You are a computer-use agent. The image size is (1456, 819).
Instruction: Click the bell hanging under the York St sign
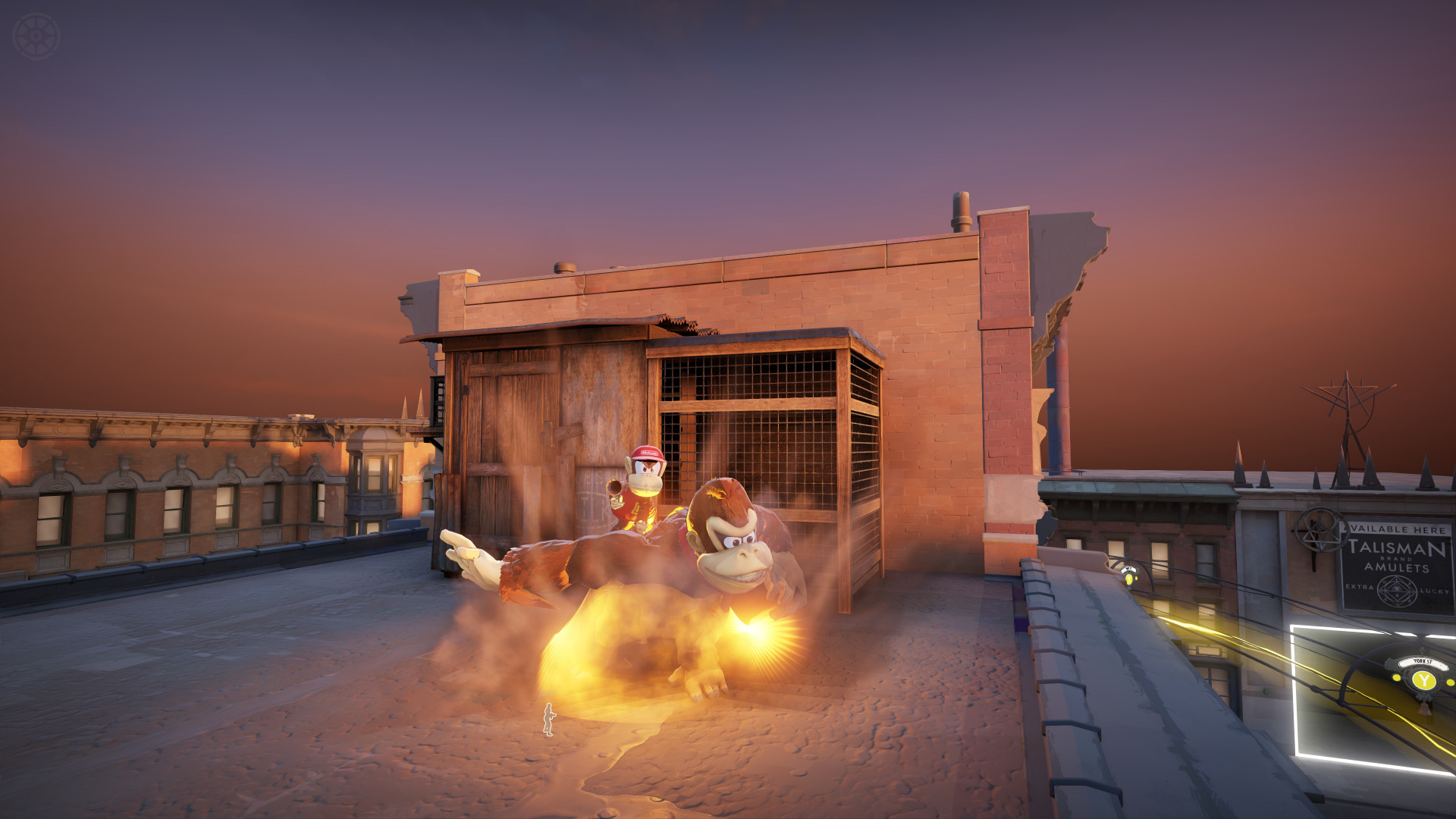coord(1426,709)
